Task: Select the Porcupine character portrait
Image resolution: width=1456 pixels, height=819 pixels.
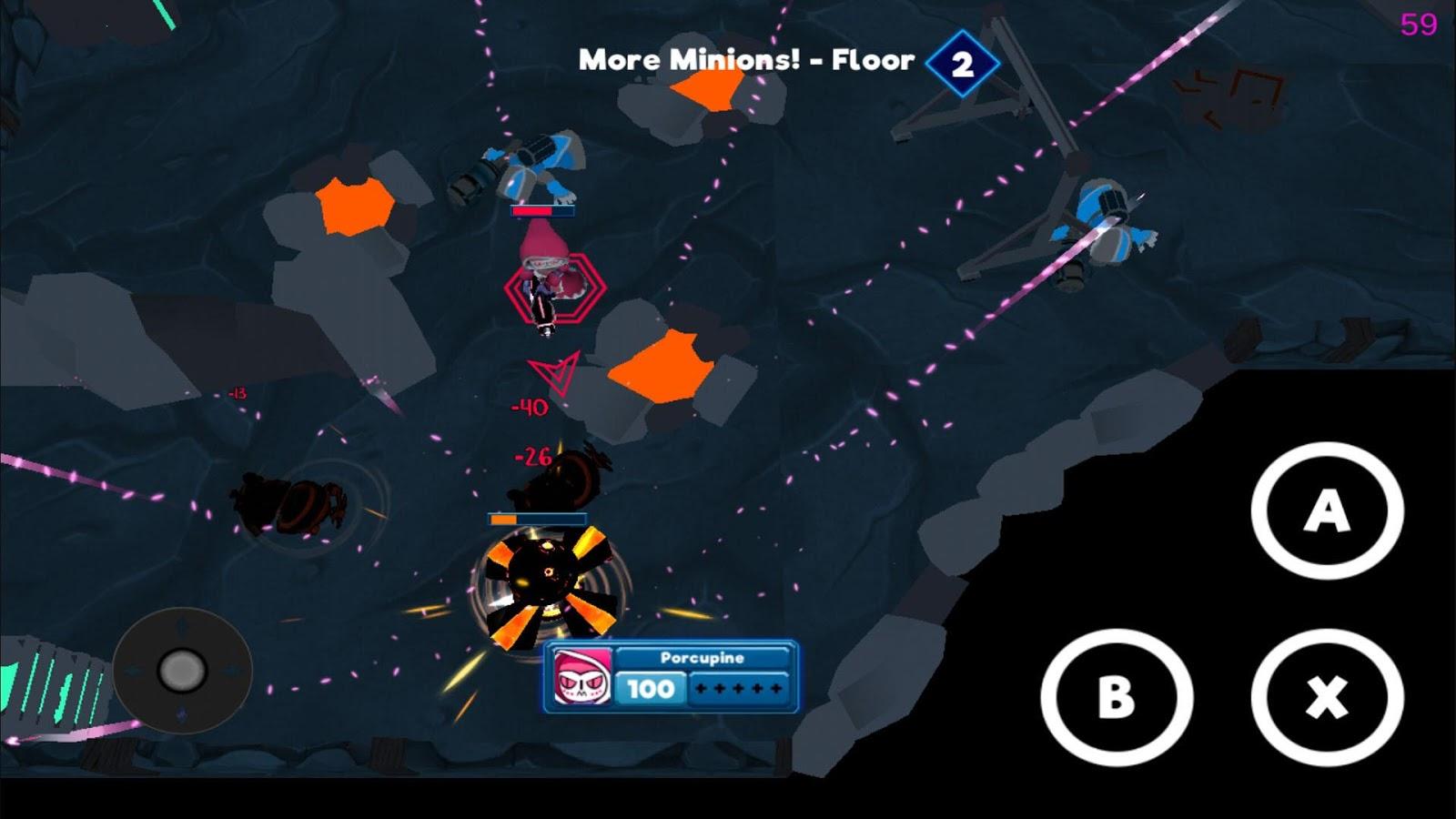Action: [581, 678]
